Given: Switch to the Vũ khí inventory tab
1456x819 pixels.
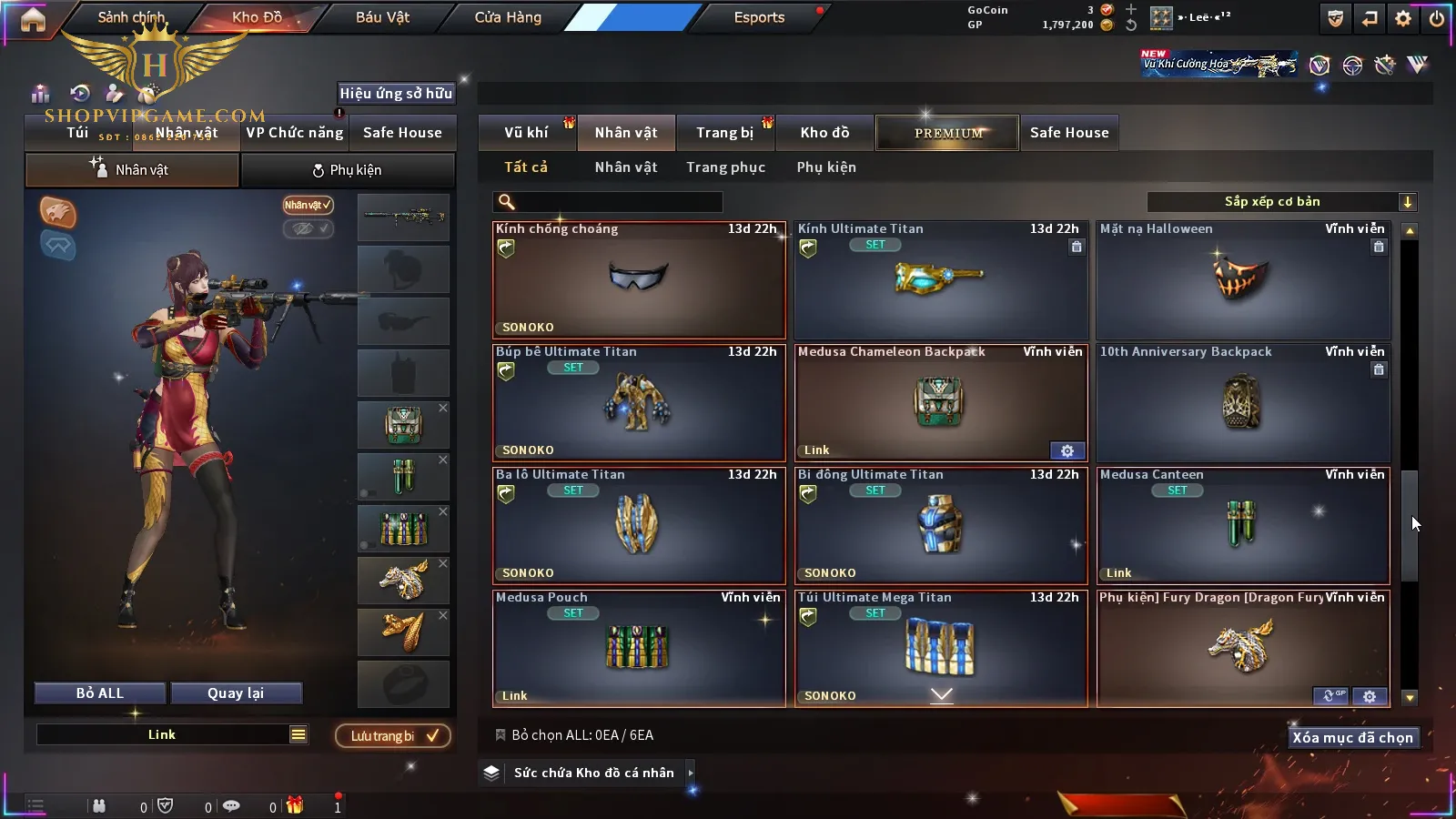Looking at the screenshot, I should click(526, 133).
